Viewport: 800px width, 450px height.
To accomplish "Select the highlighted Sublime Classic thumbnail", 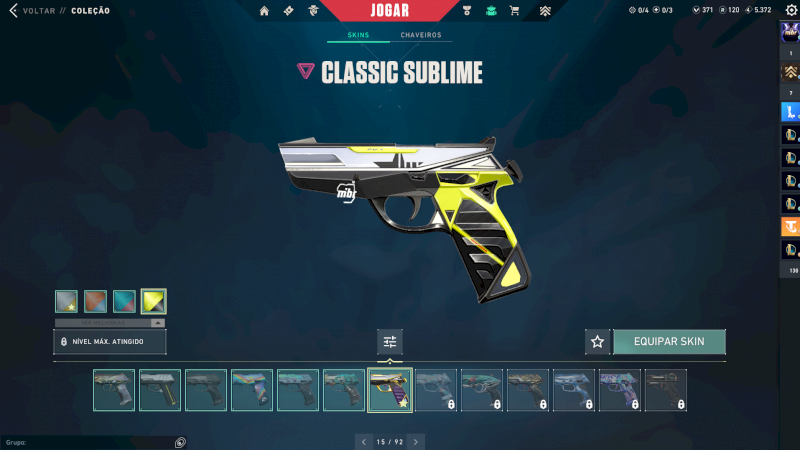I will tap(390, 390).
